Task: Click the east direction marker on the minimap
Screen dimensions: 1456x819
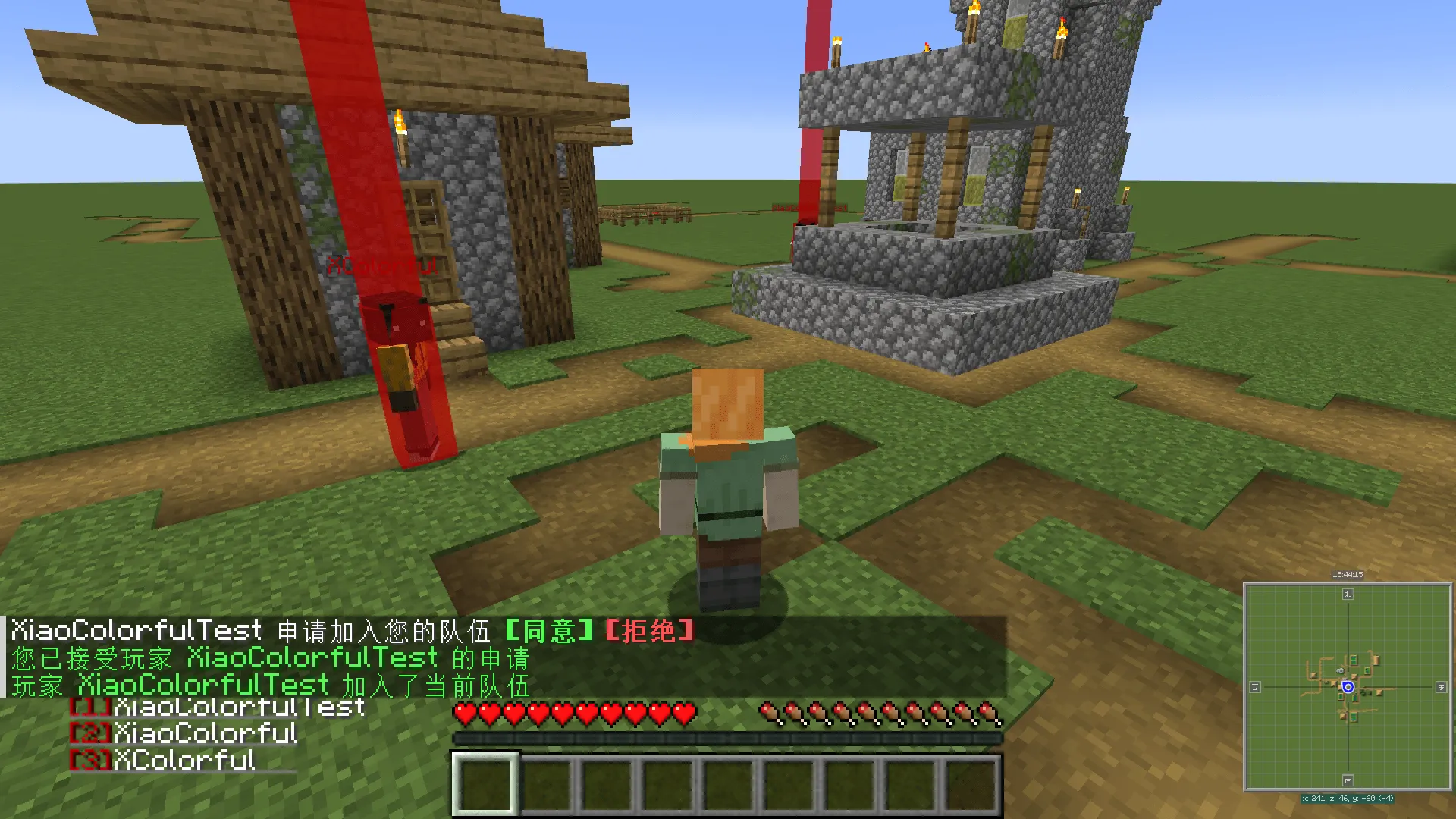Action: point(1441,687)
